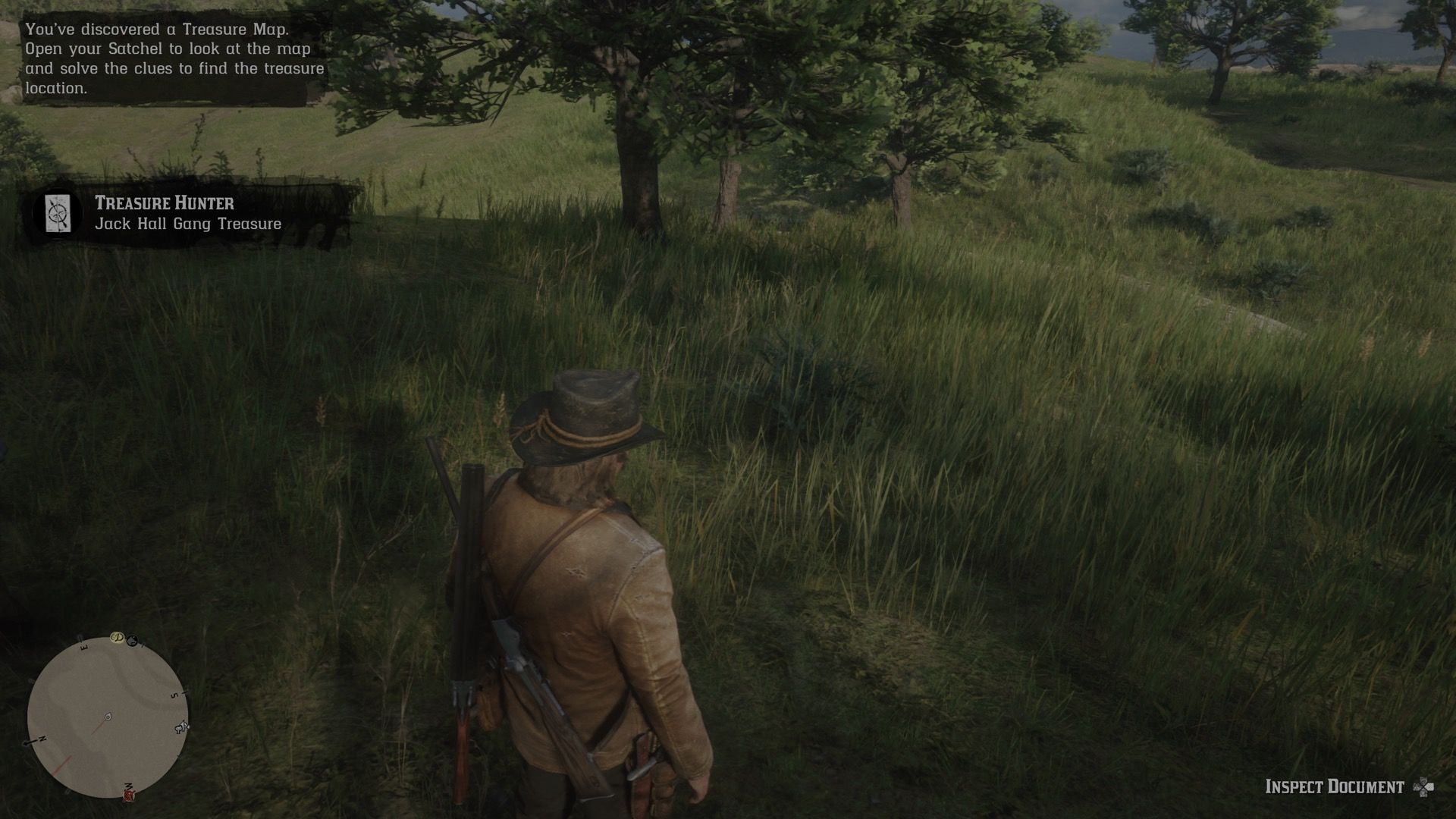
Task: Click the Treasure Hunter title text
Action: coord(165,202)
